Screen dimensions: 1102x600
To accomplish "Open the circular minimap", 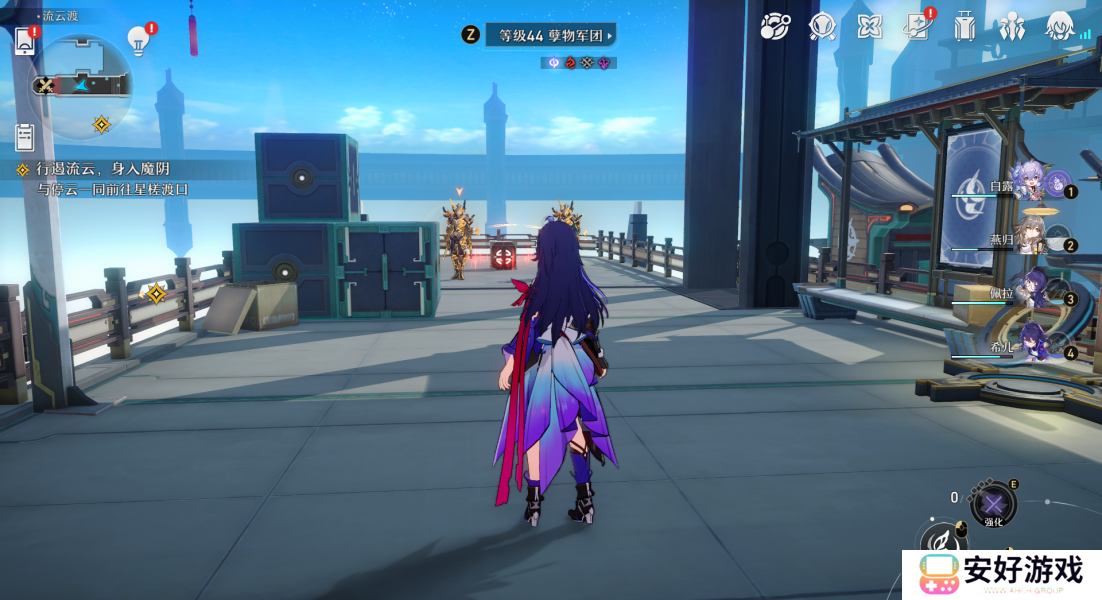I will 84,85.
